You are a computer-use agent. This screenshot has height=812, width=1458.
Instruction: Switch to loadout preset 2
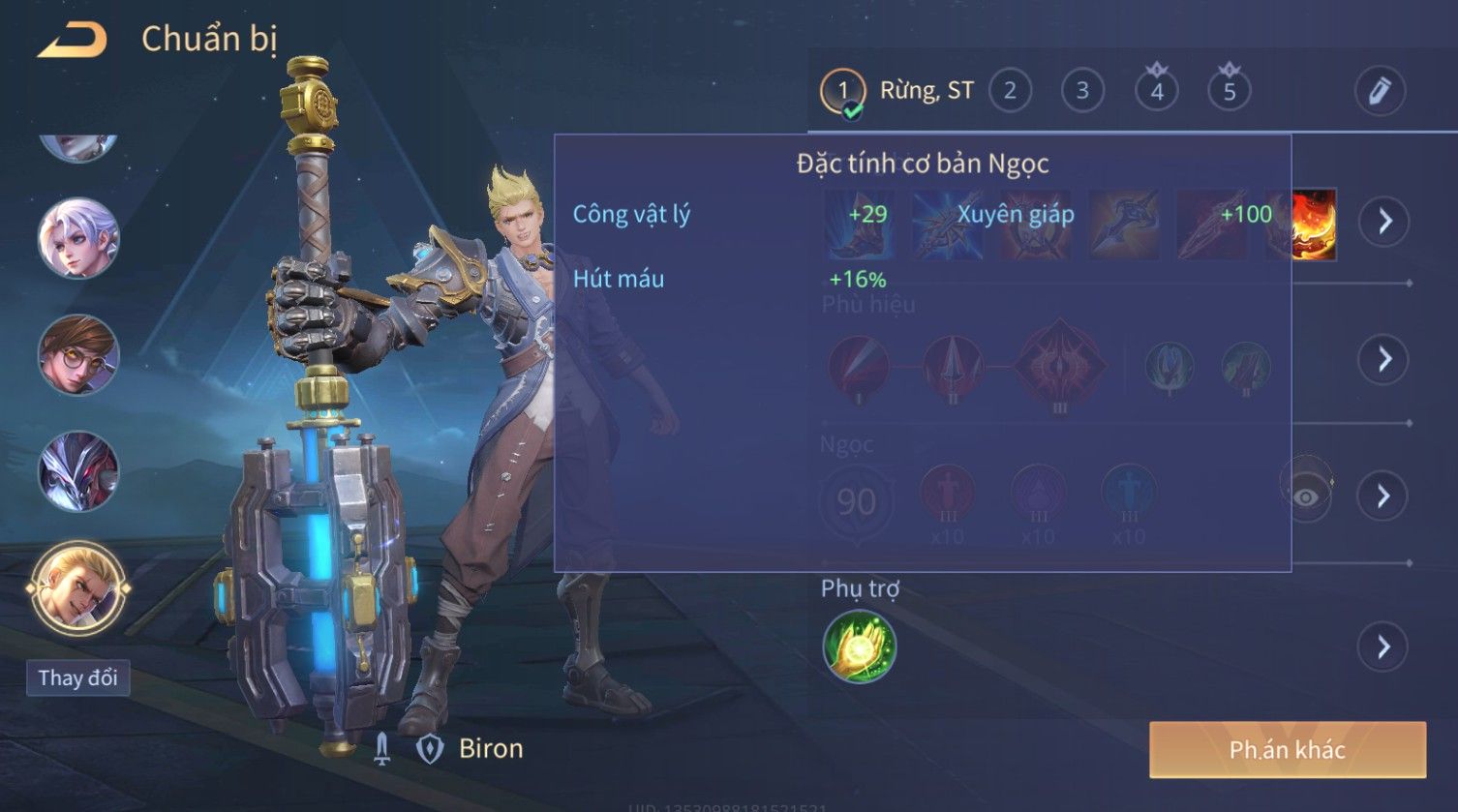click(1010, 91)
